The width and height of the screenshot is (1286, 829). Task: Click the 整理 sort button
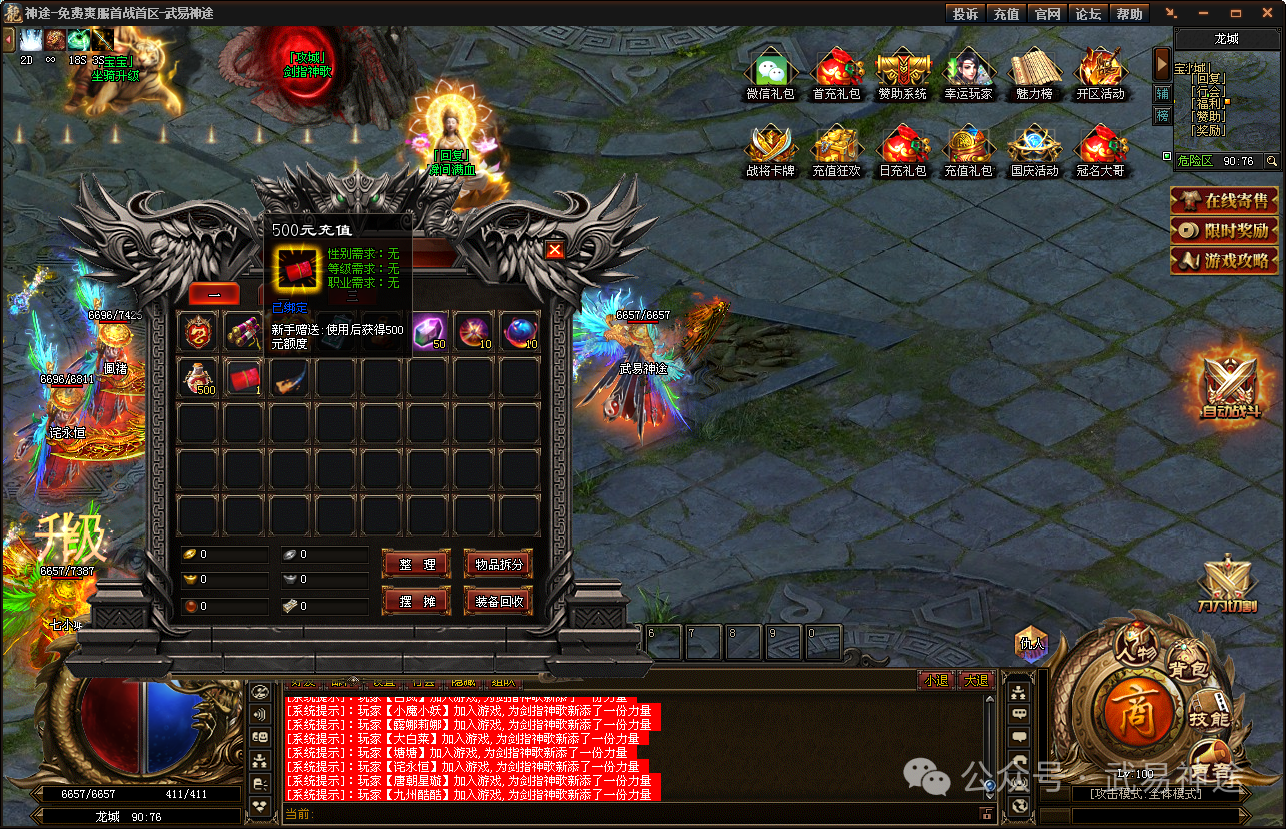pos(416,564)
